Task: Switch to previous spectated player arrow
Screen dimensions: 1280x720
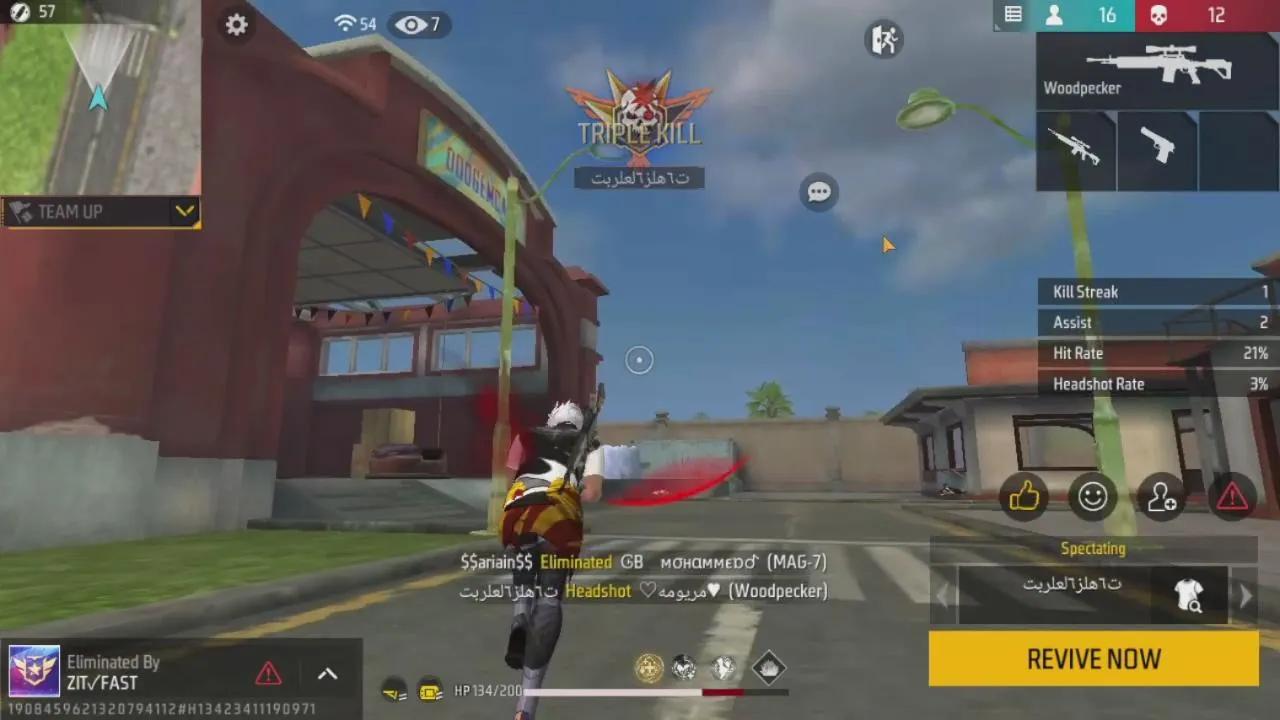Action: 941,593
